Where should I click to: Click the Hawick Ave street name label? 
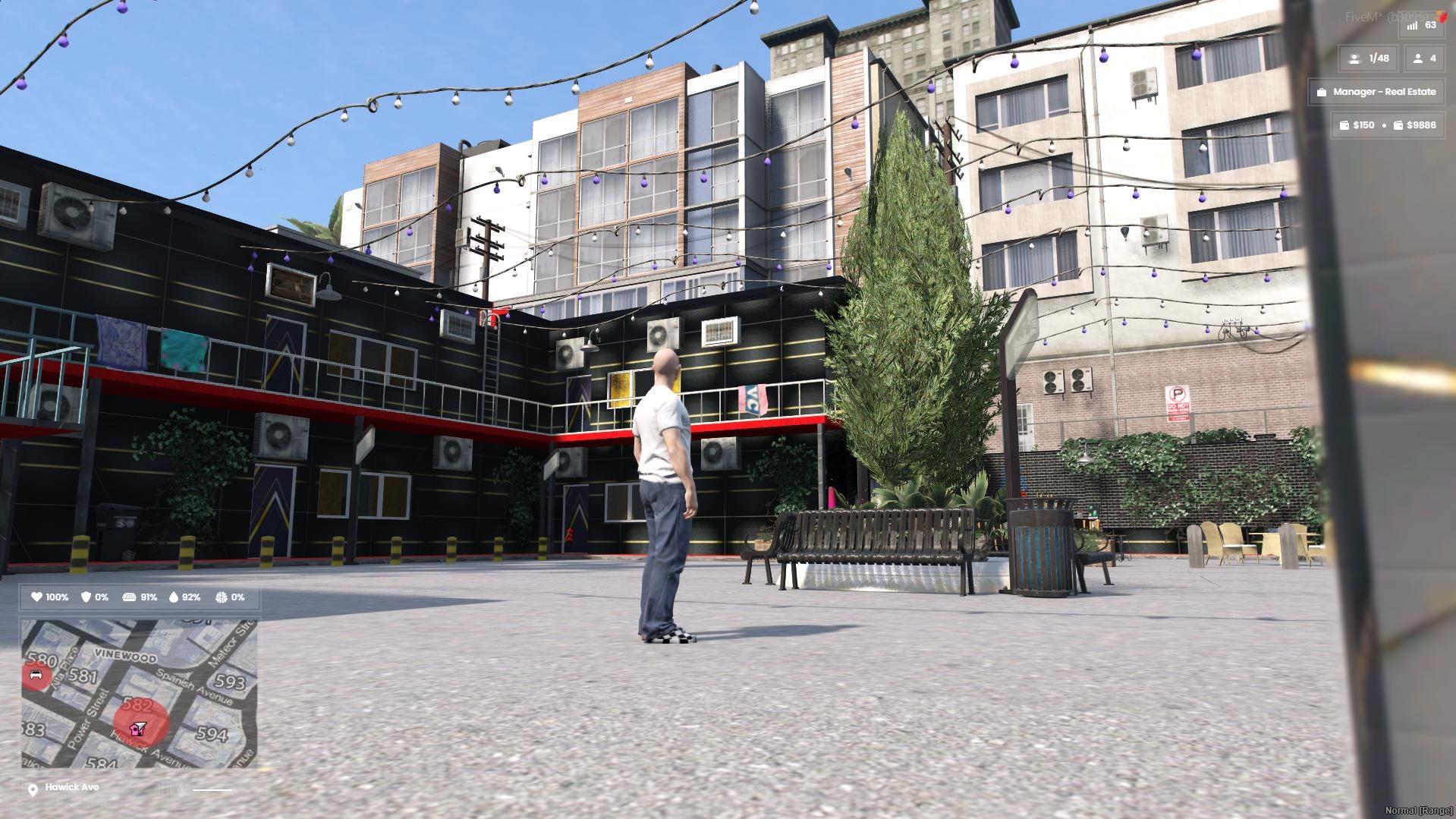point(72,787)
